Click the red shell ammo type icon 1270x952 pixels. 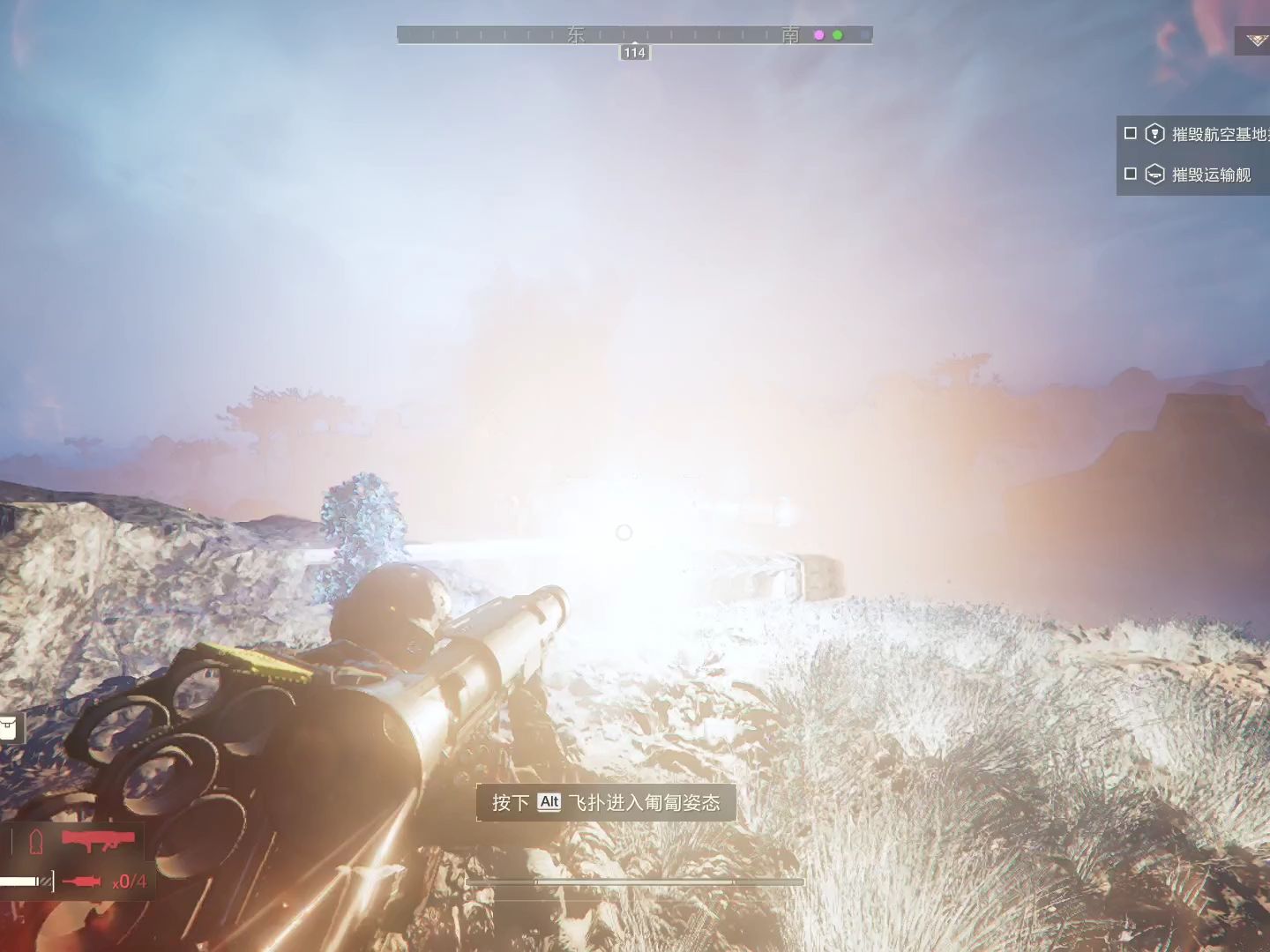(x=36, y=842)
